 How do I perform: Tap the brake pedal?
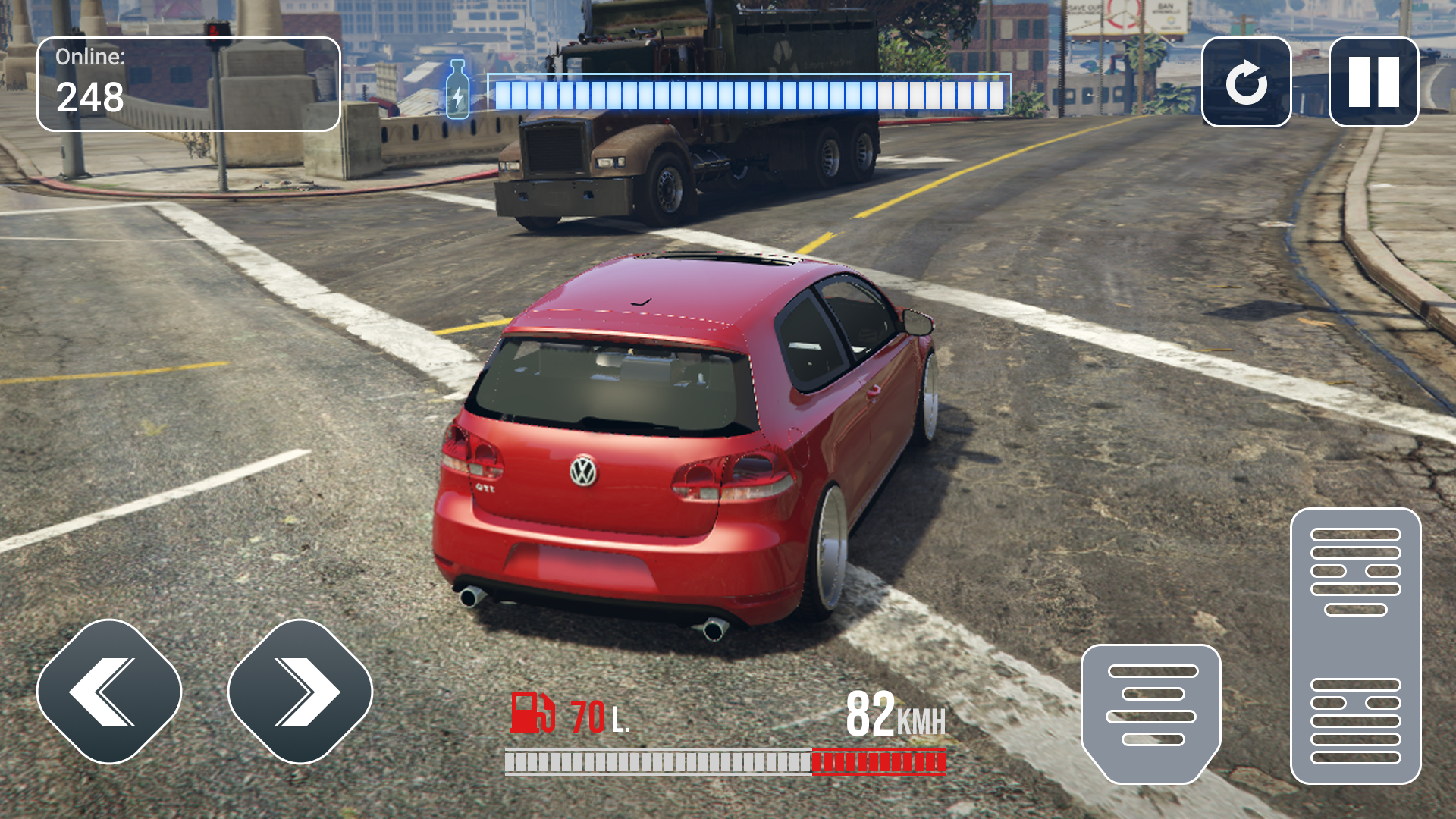(1151, 711)
